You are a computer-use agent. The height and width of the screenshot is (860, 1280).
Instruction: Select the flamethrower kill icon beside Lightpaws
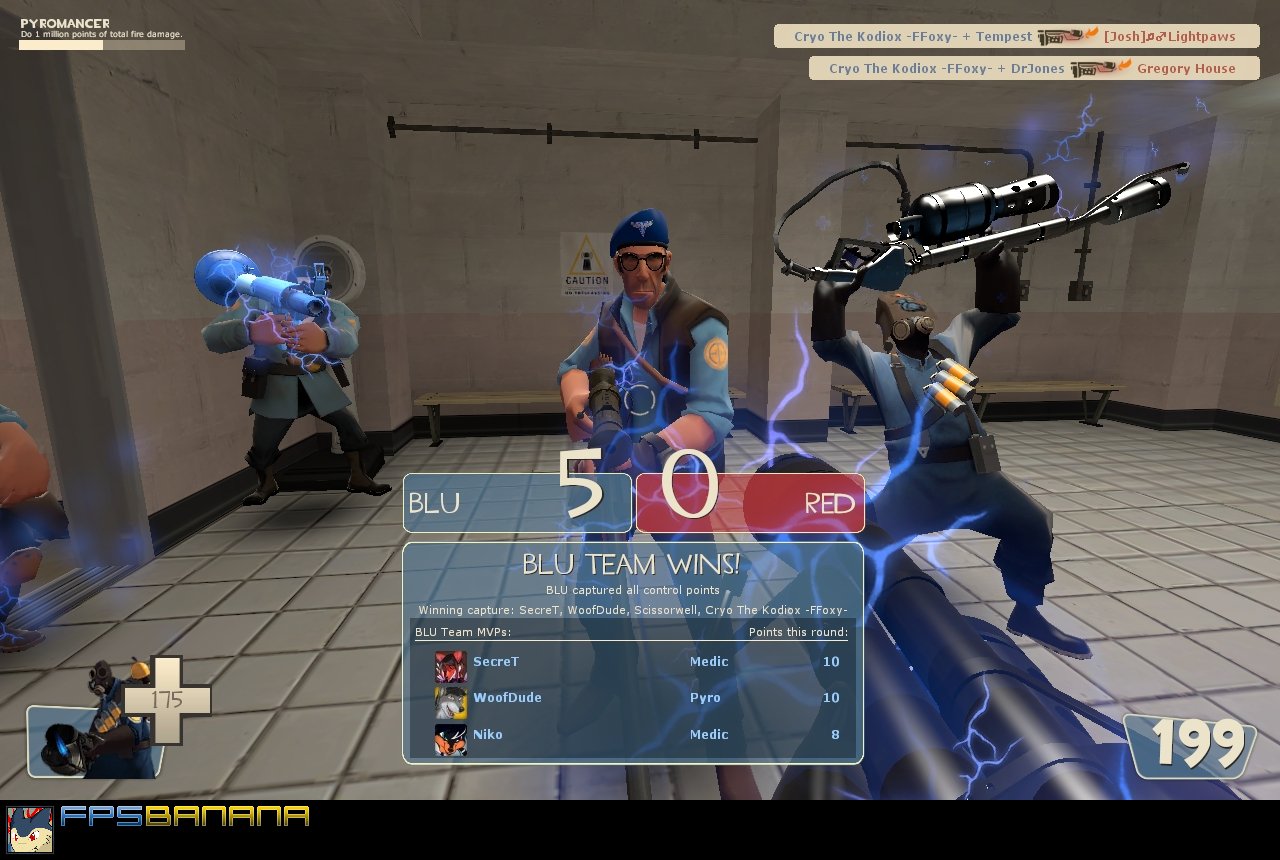pyautogui.click(x=1063, y=36)
